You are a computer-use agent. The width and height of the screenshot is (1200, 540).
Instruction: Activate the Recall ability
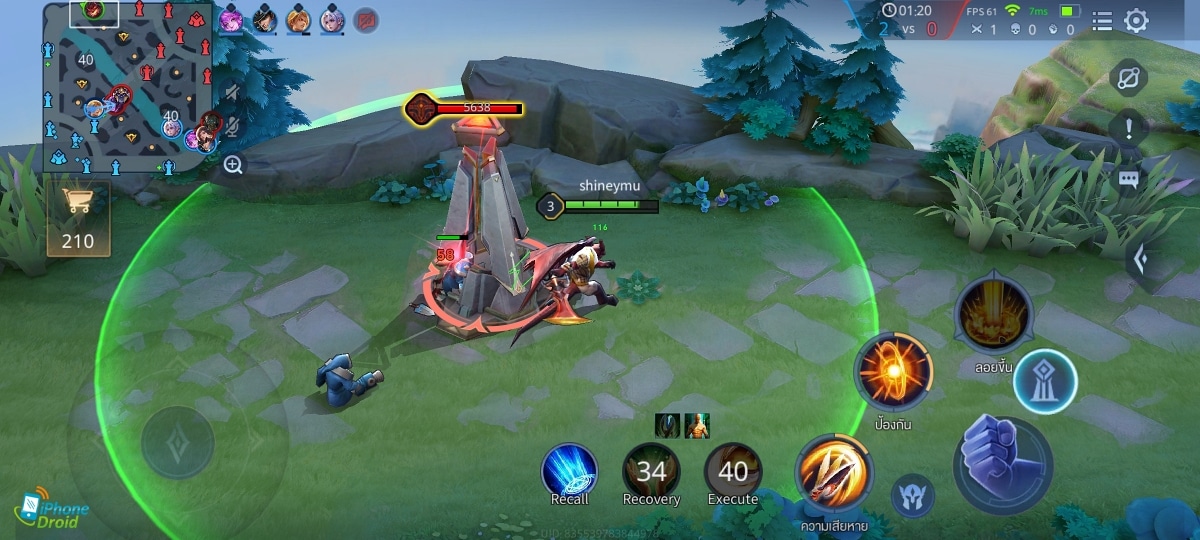(570, 472)
